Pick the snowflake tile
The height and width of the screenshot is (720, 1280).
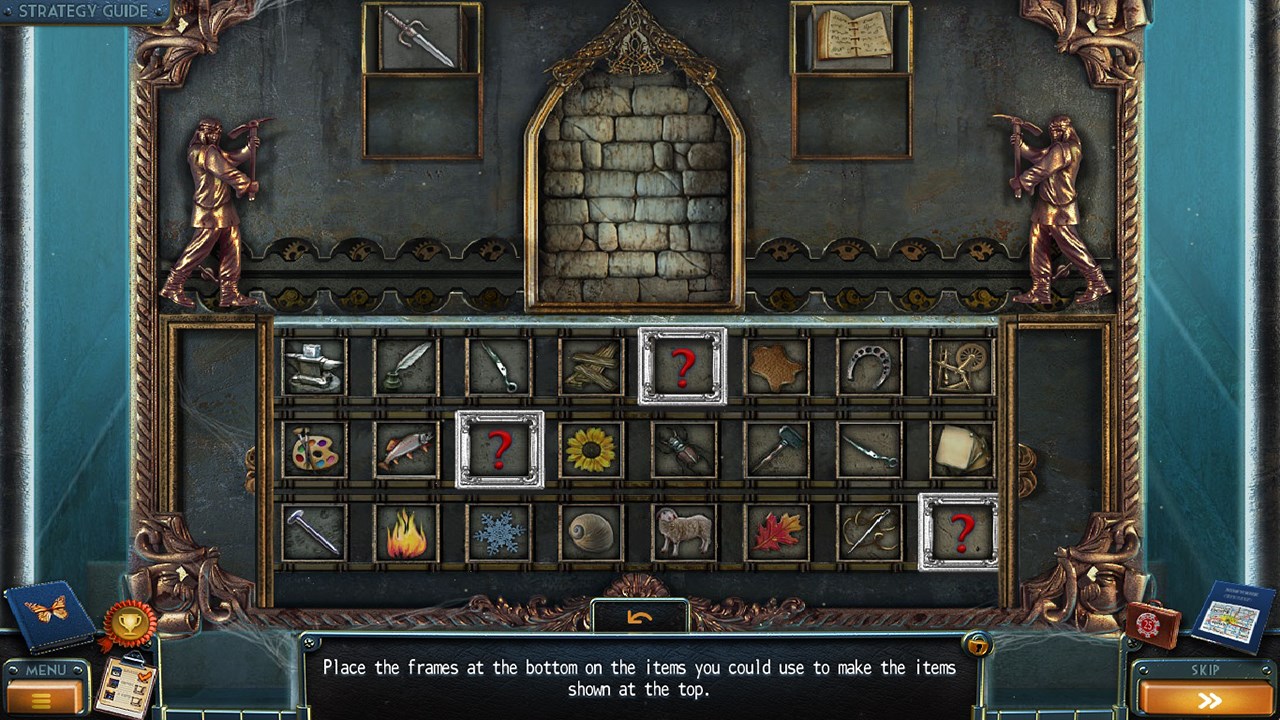click(x=499, y=533)
